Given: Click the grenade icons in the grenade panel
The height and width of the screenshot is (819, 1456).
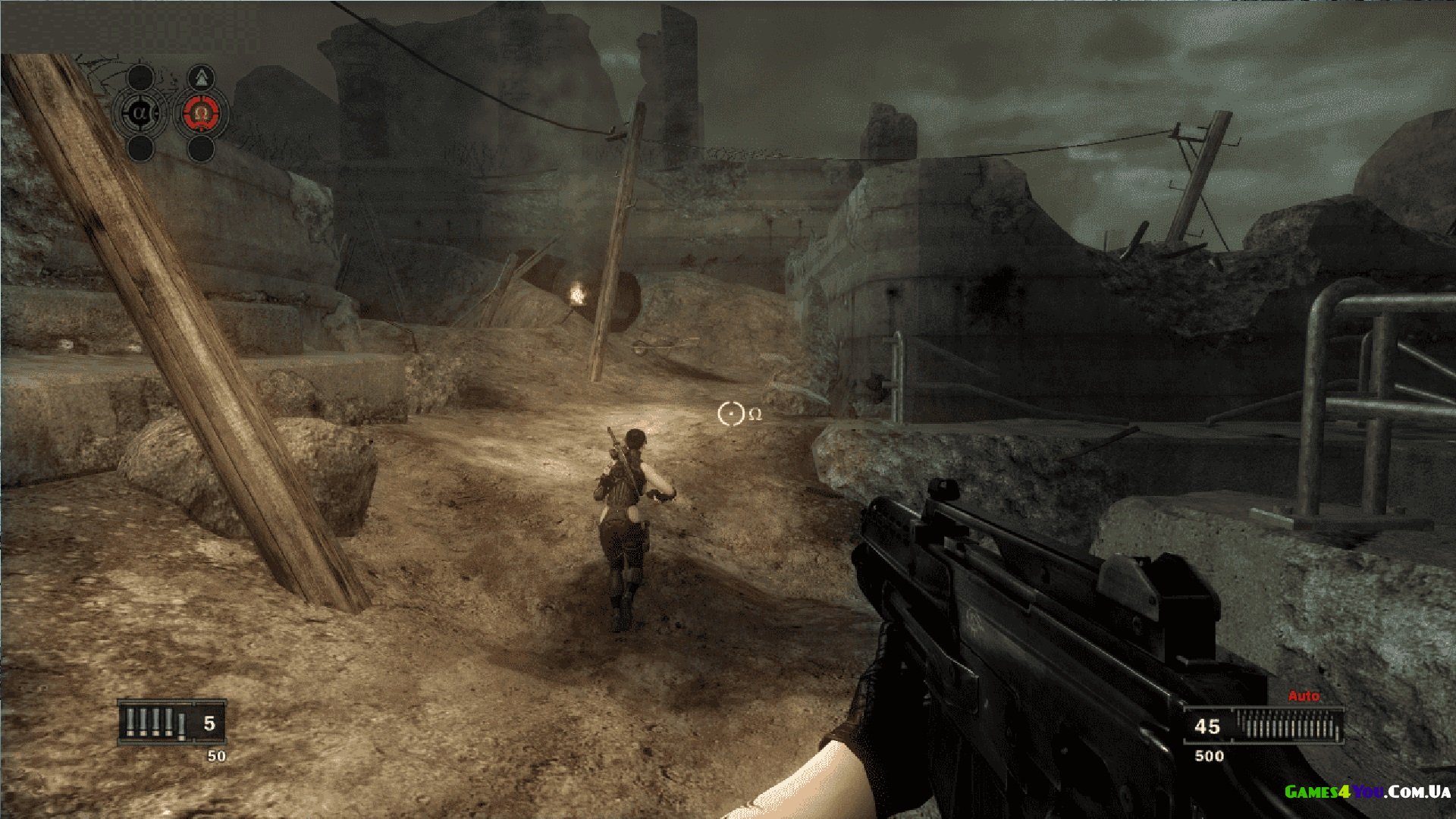Looking at the screenshot, I should [x=156, y=723].
